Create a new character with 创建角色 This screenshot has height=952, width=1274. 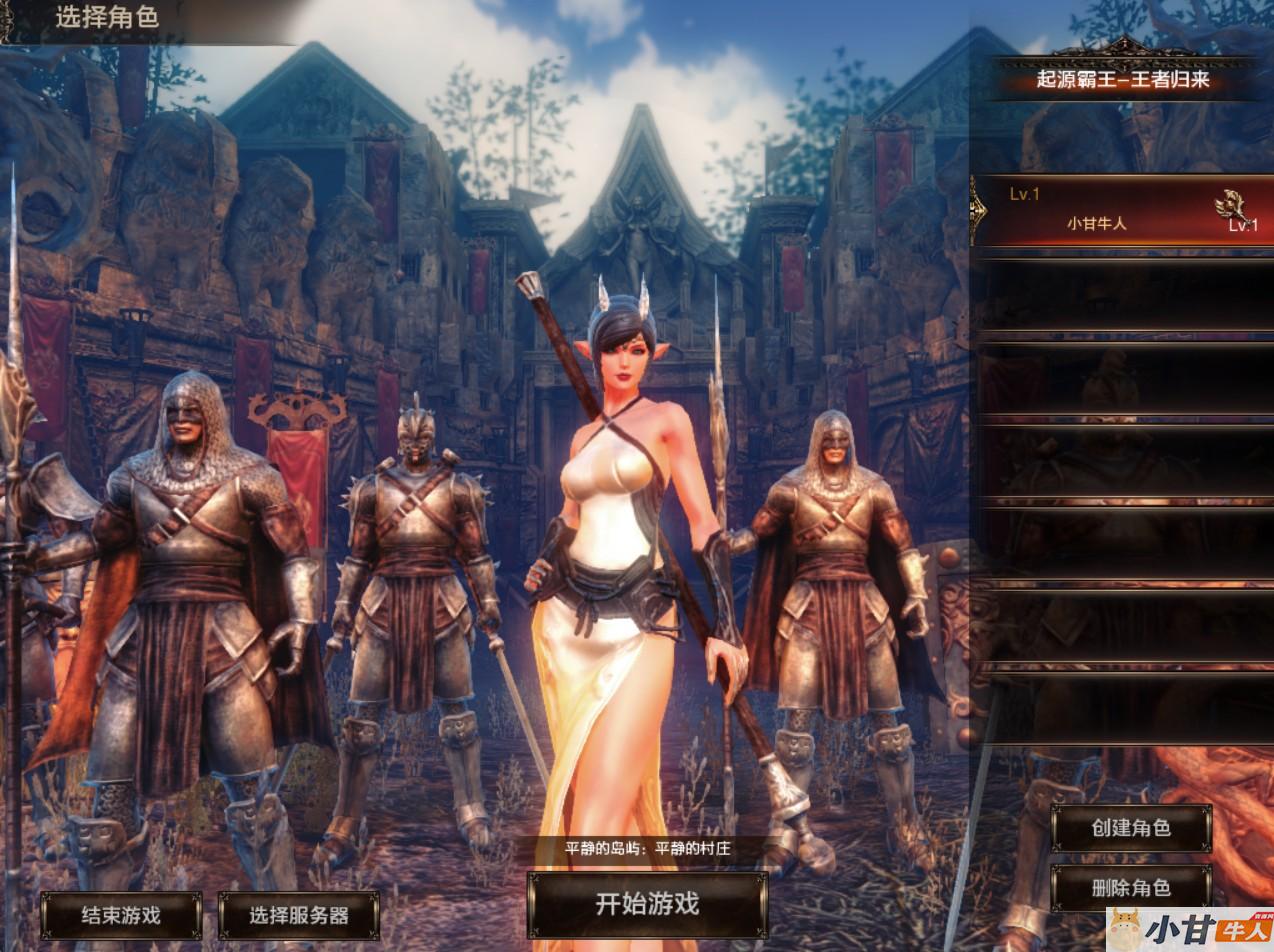click(1130, 828)
